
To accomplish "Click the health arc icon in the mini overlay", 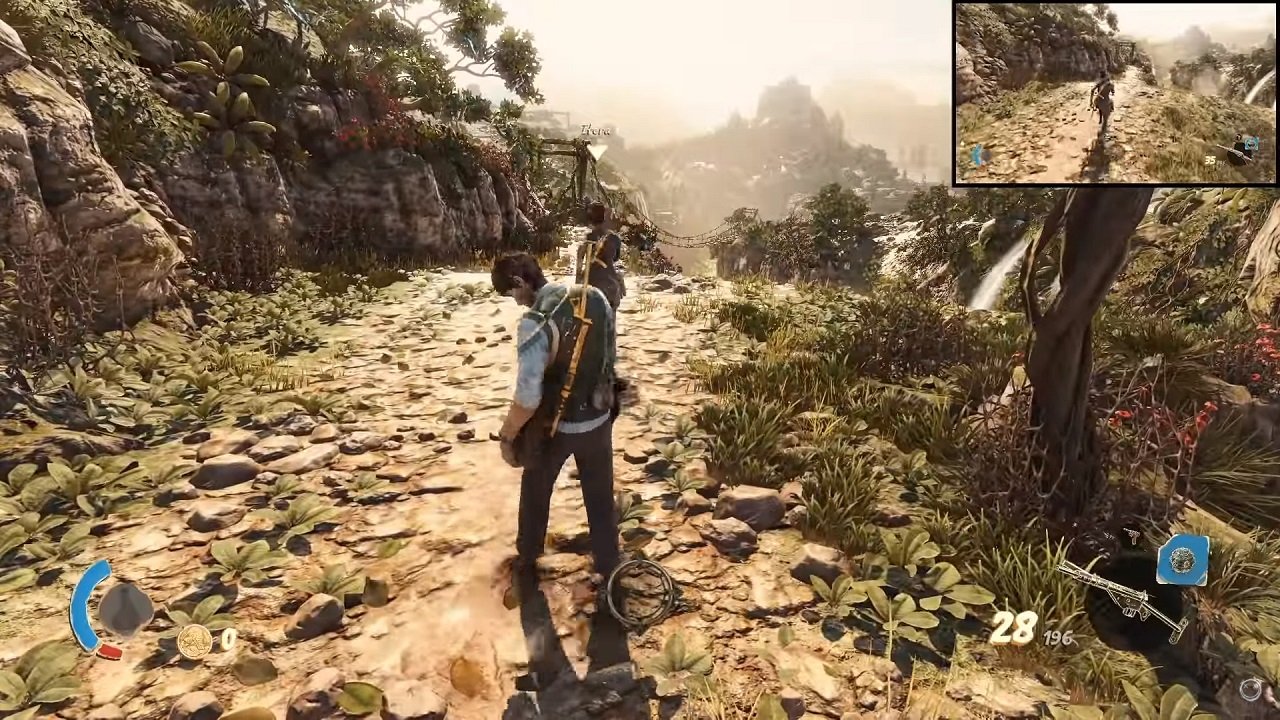I will point(978,154).
